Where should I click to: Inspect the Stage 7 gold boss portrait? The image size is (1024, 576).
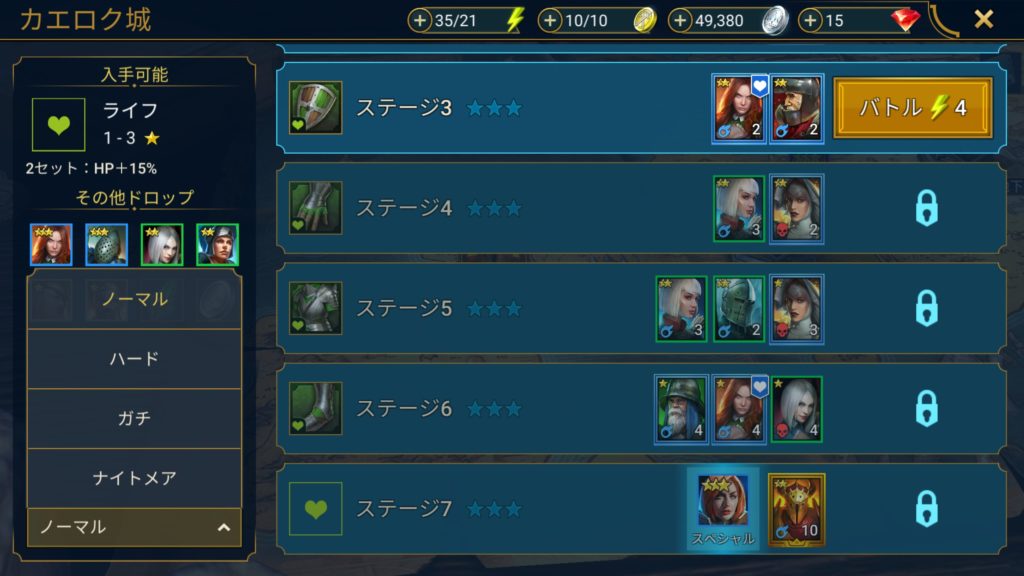pyautogui.click(x=796, y=509)
